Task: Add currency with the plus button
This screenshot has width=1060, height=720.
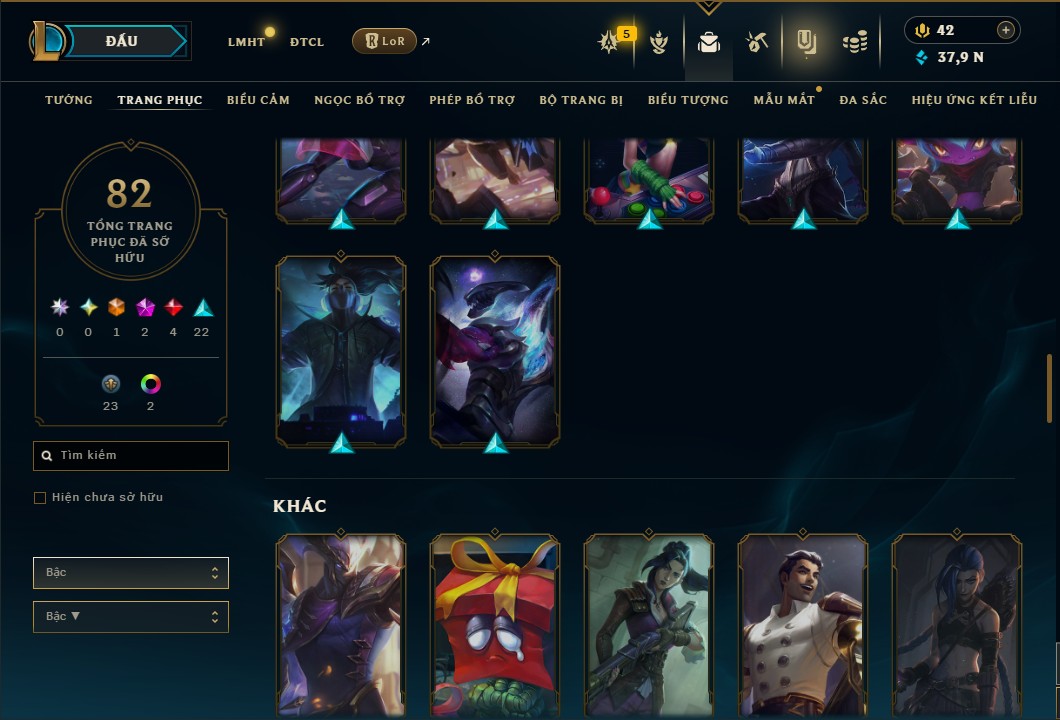Action: pyautogui.click(x=1006, y=30)
